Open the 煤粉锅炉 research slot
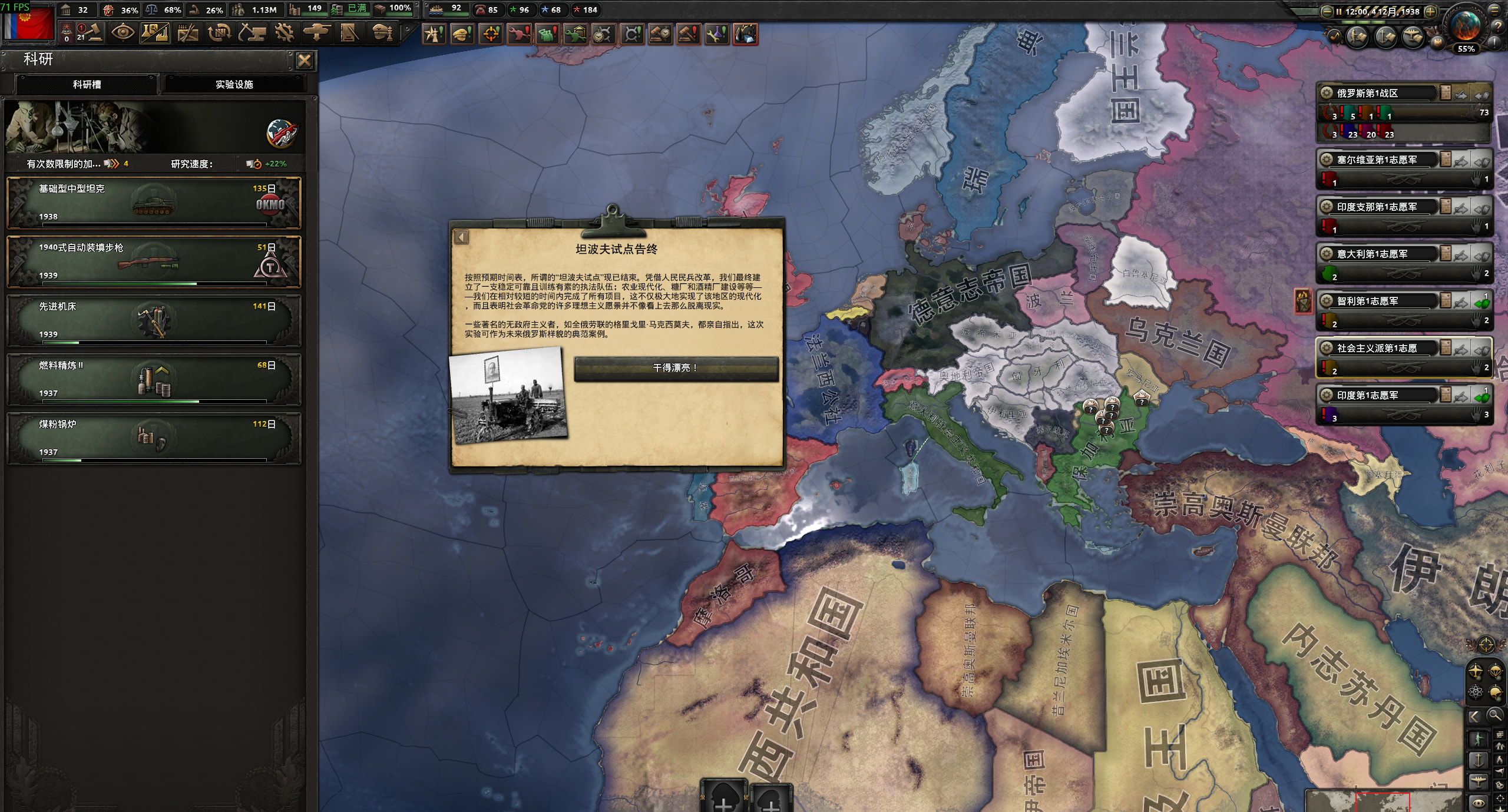The image size is (1508, 812). click(x=154, y=438)
